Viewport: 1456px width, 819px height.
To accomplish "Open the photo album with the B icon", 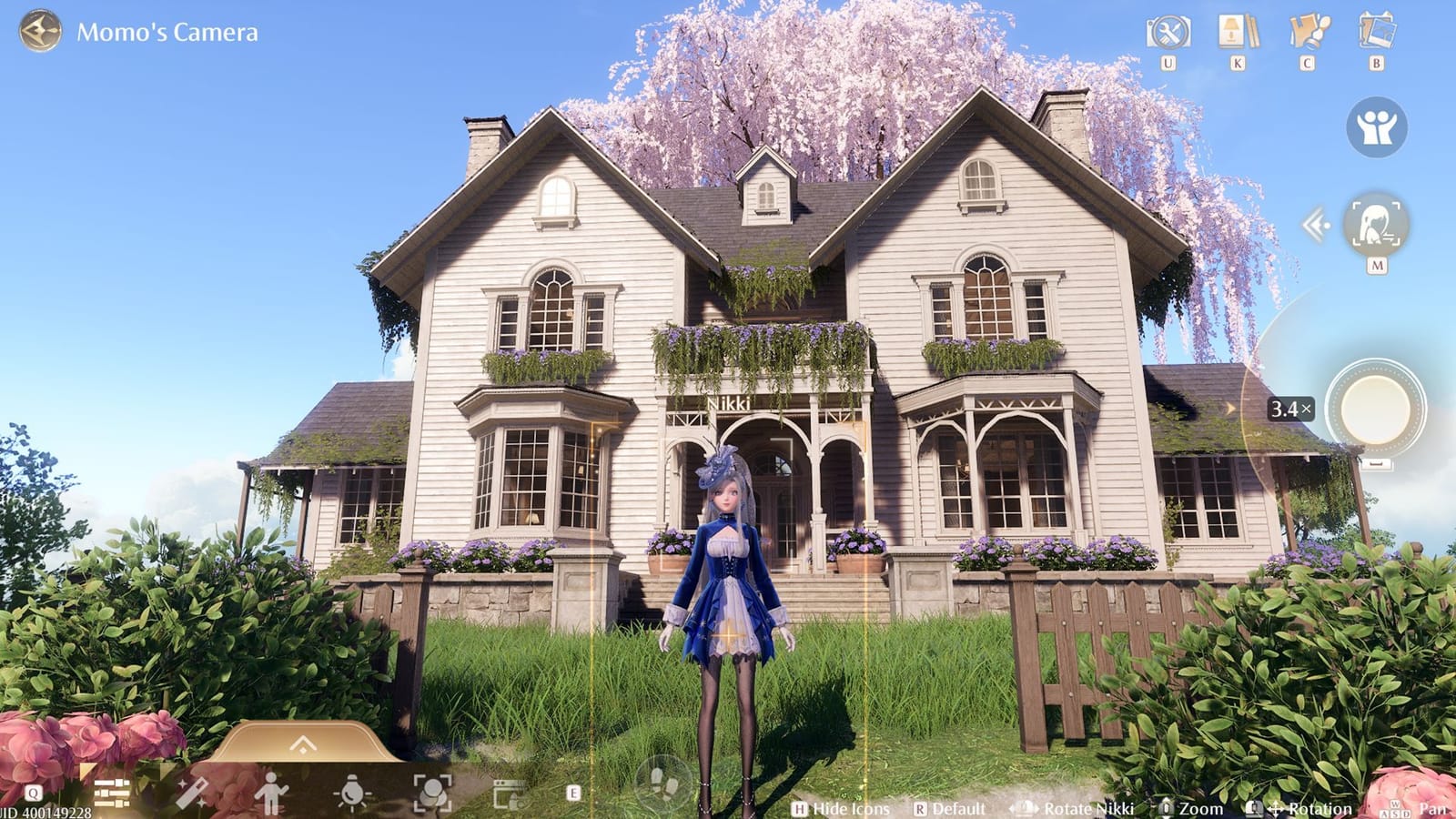I will point(1377,32).
